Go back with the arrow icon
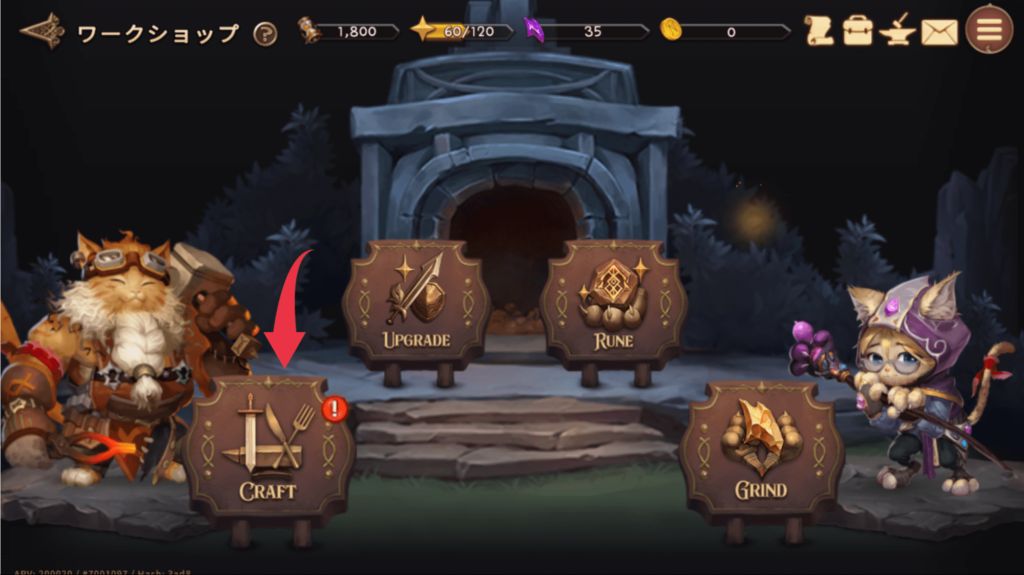This screenshot has height=575, width=1024. pos(42,32)
